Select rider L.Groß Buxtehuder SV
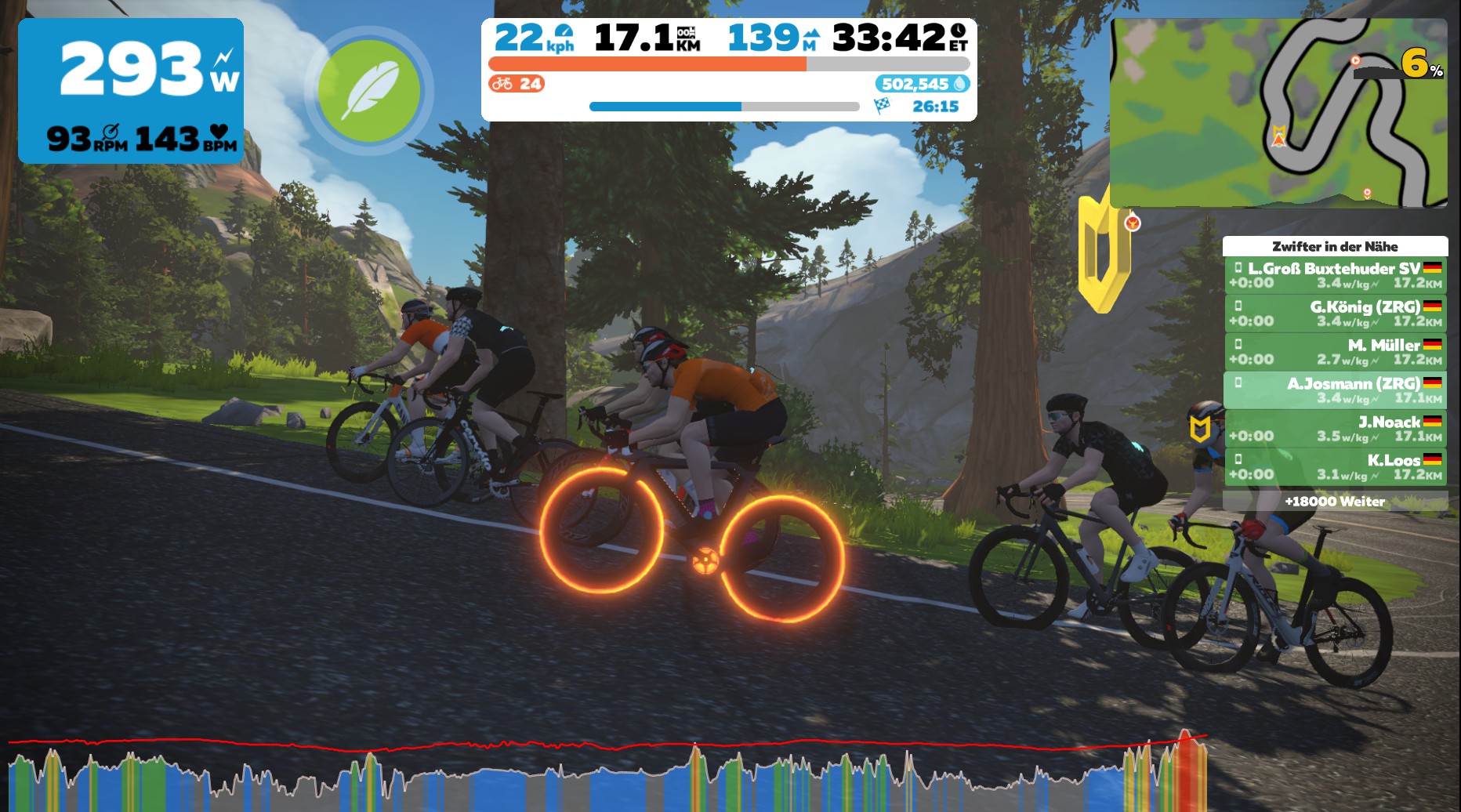Image resolution: width=1461 pixels, height=812 pixels. click(x=1335, y=275)
